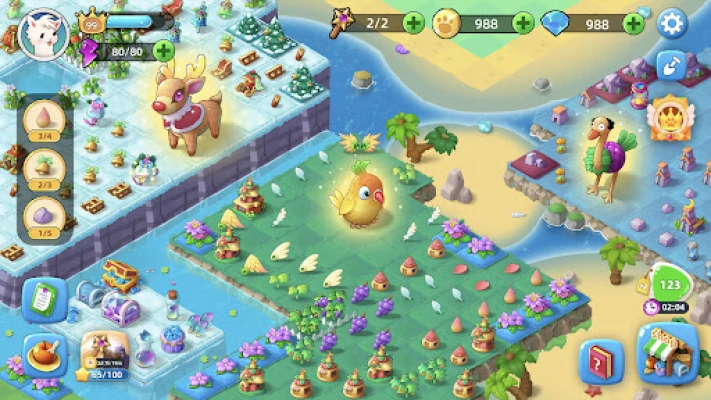Open the food plate orders button
Viewport: 711px width, 400px height.
point(44,357)
